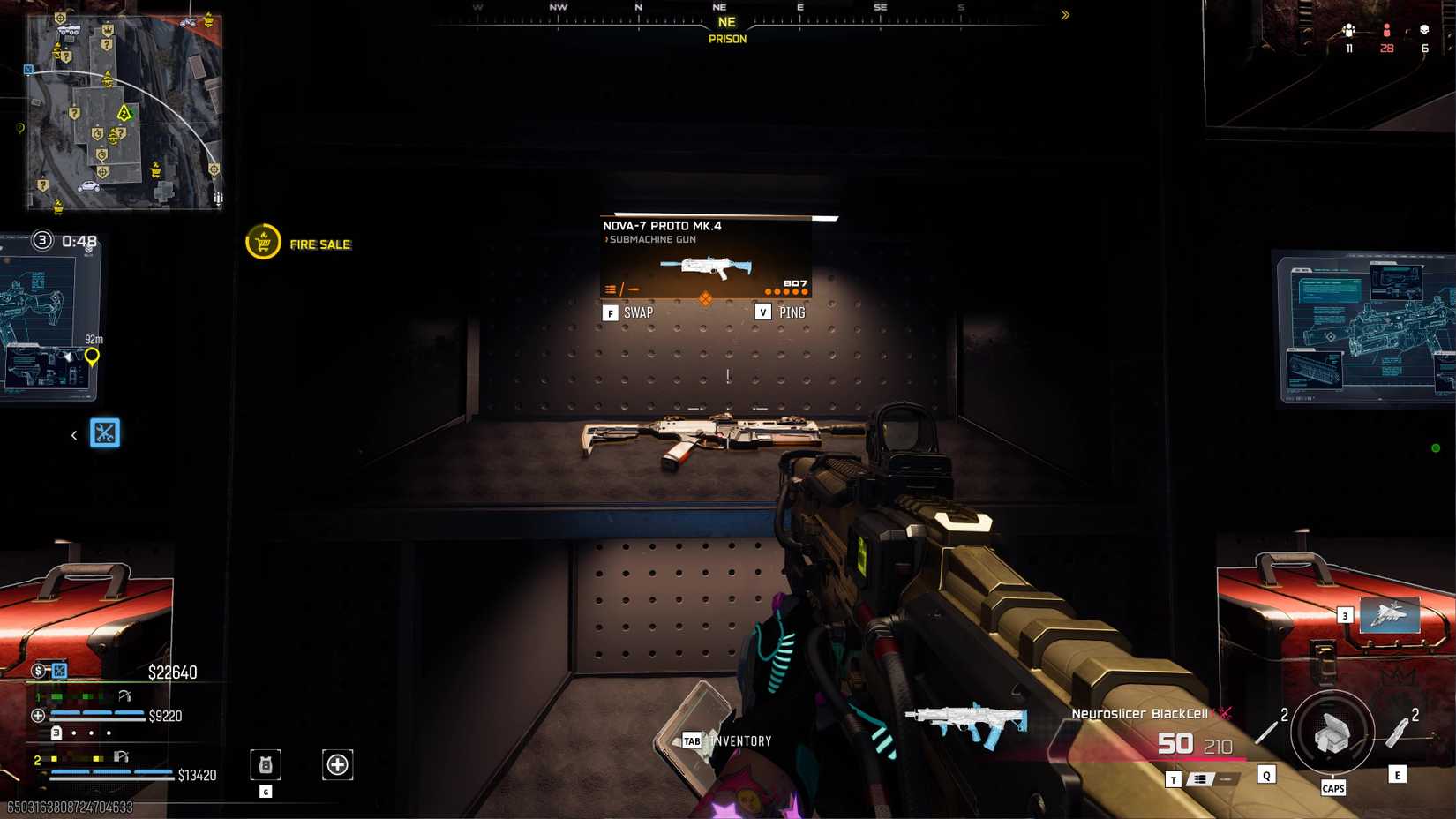
Task: Select the armor plate icon showing 3
Action: point(56,733)
